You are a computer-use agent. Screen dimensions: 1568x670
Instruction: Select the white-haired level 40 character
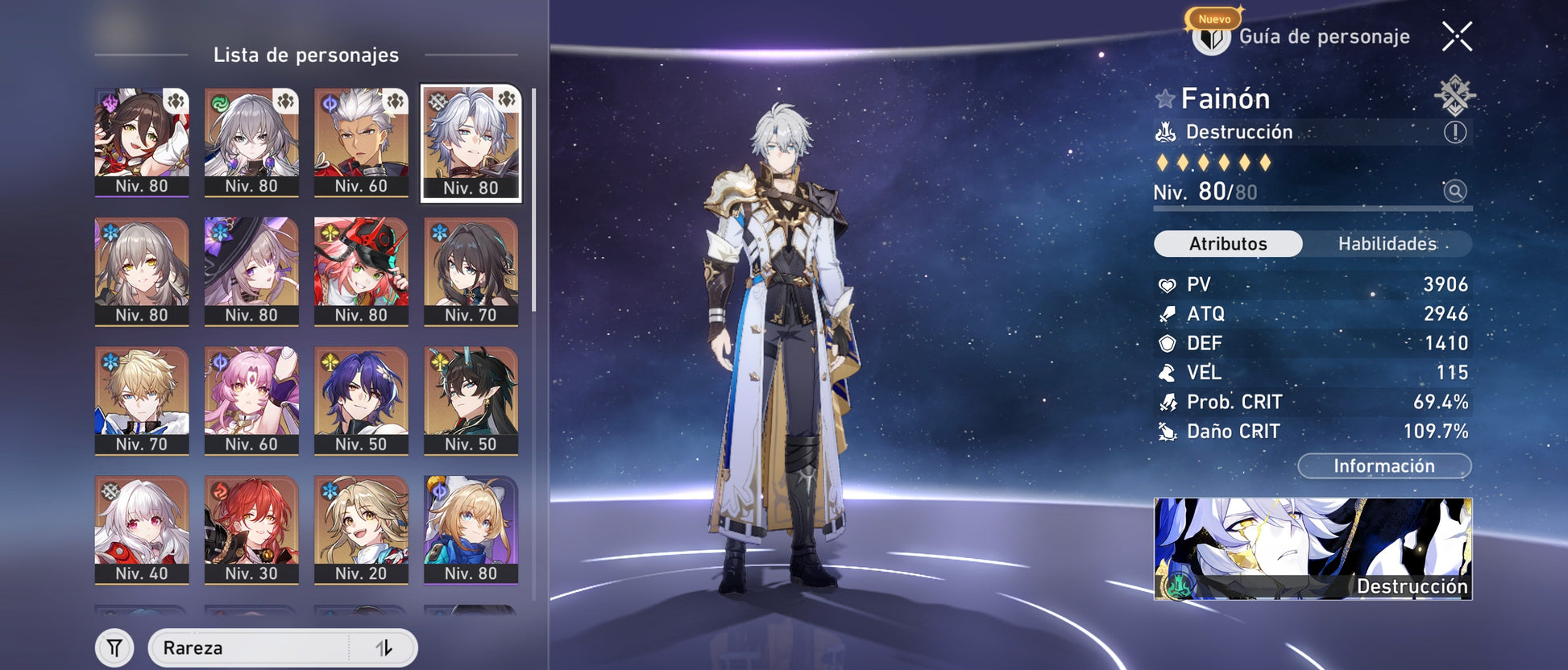click(x=142, y=529)
